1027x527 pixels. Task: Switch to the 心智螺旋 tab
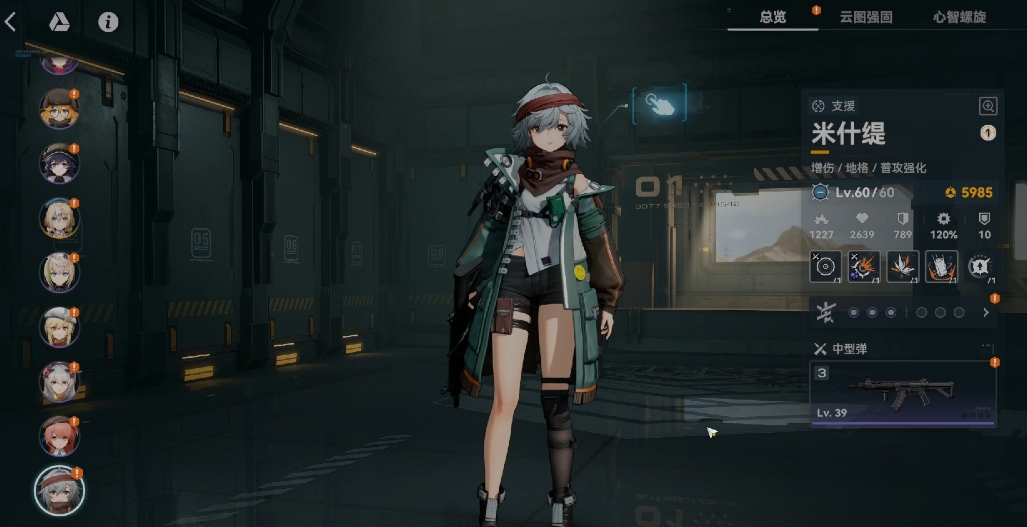[x=958, y=17]
